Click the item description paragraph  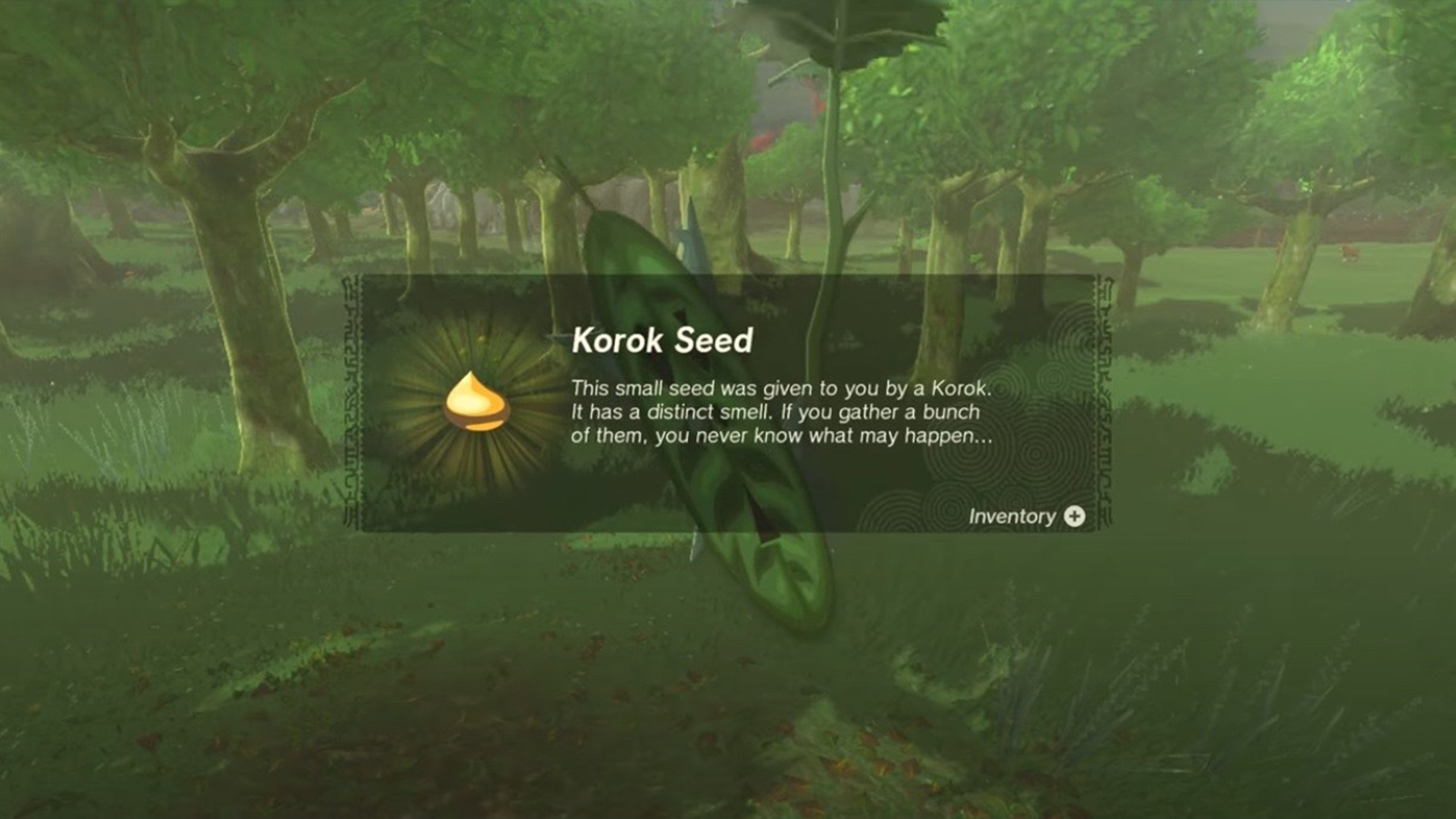point(783,409)
